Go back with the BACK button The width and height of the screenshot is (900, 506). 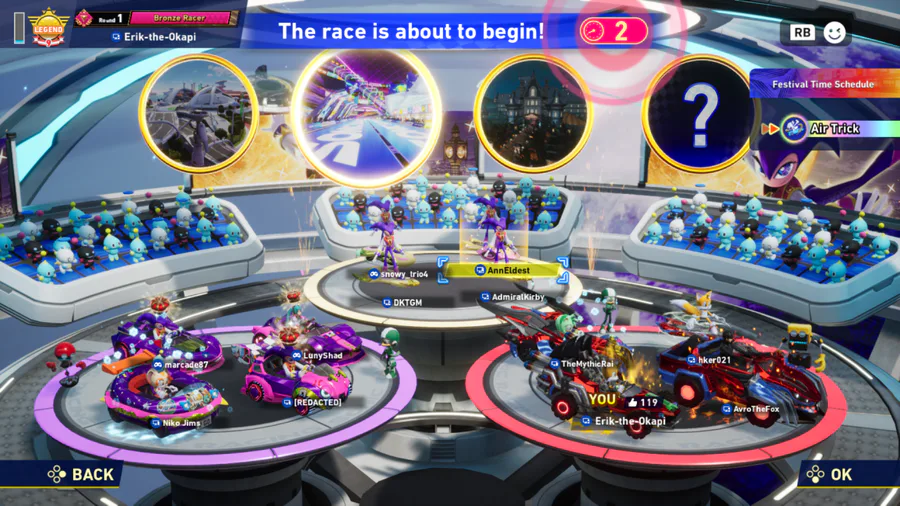(81, 474)
